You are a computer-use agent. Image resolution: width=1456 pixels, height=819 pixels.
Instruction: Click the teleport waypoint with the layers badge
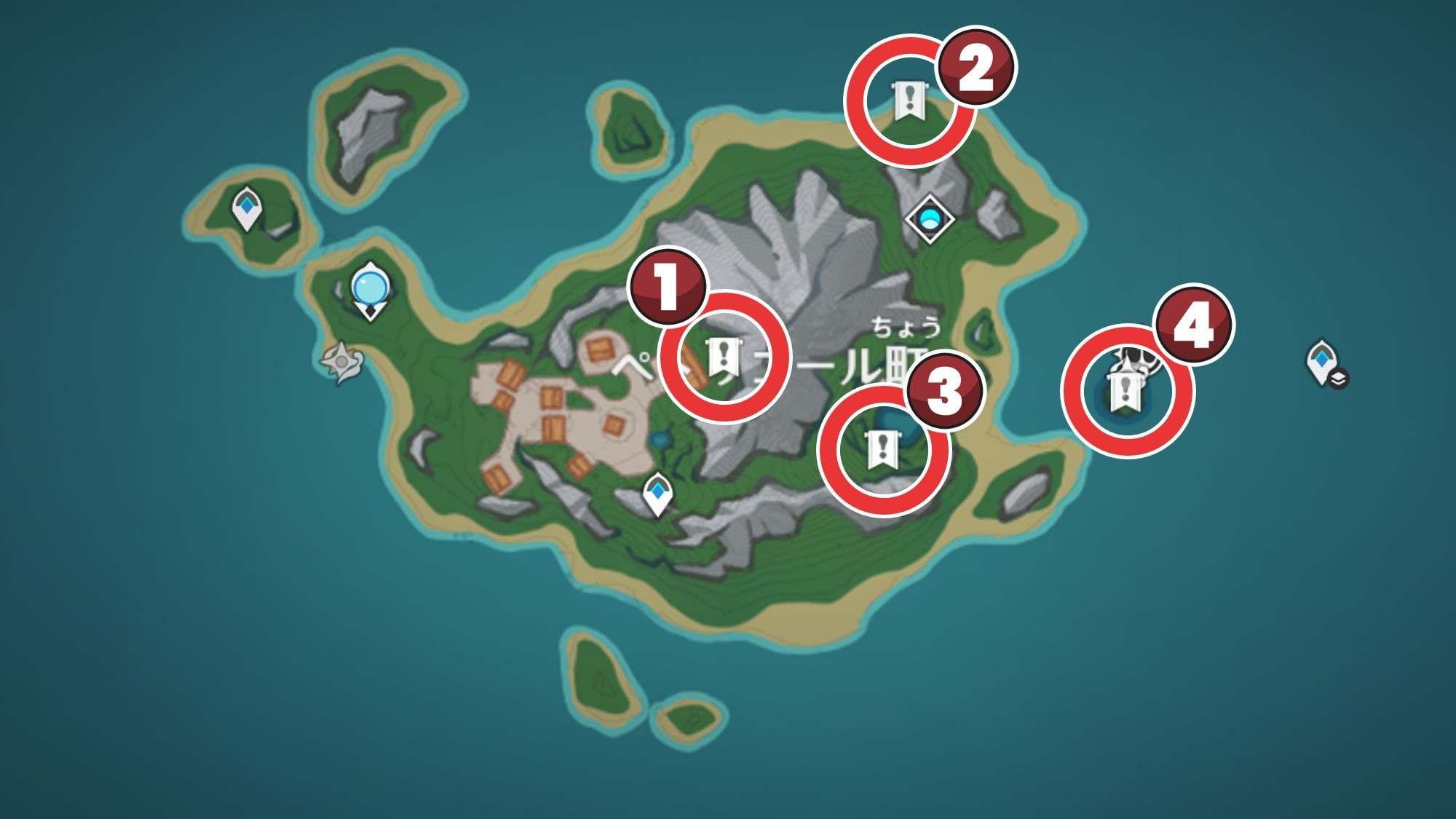[x=1324, y=362]
